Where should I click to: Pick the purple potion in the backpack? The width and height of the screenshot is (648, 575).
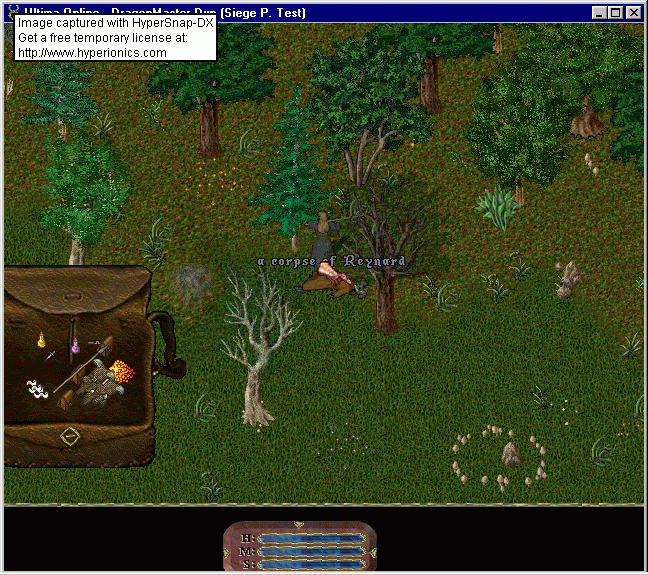(75, 349)
